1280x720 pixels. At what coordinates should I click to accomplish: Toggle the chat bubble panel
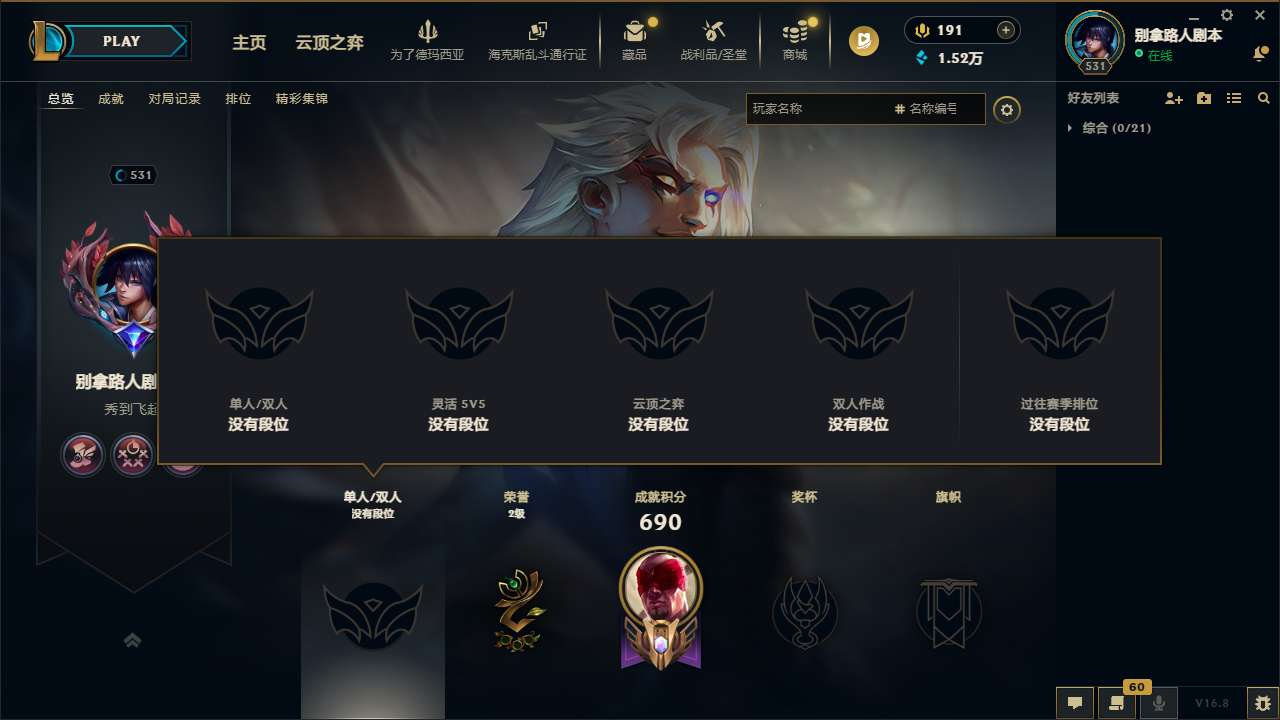coord(1073,703)
